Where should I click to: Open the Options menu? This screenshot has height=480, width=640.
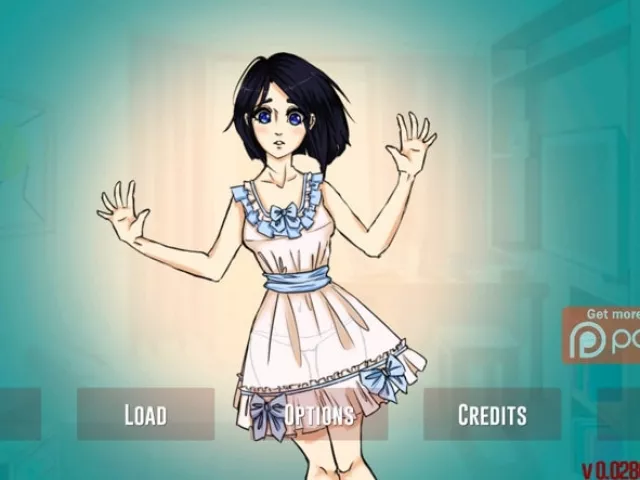319,414
